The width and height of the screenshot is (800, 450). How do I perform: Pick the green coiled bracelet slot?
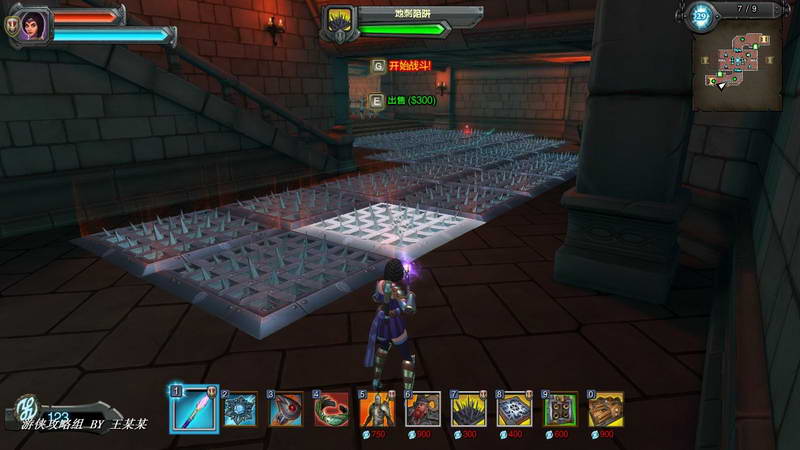(x=332, y=408)
